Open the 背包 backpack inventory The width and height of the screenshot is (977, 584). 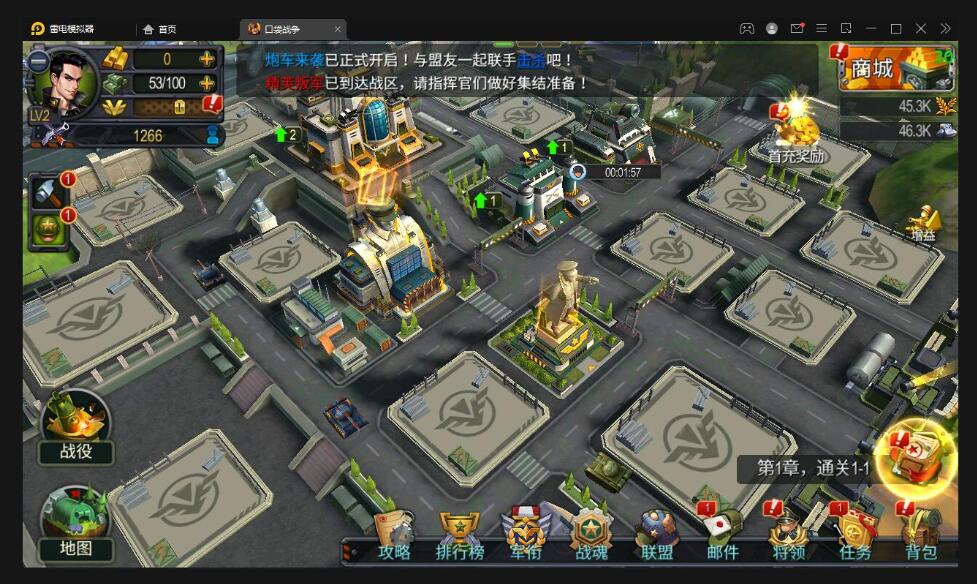(x=921, y=536)
